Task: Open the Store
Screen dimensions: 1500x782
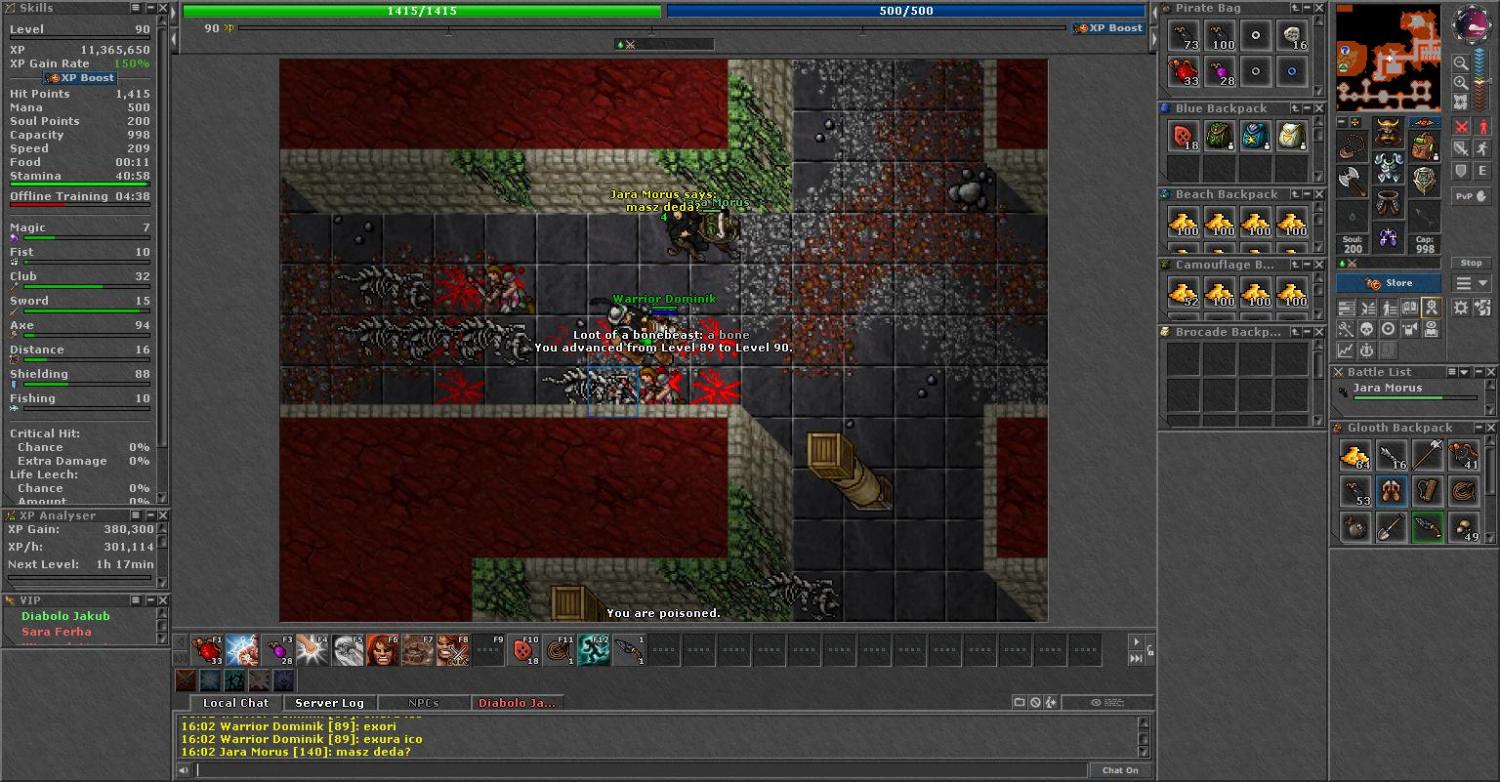Action: (x=1388, y=283)
